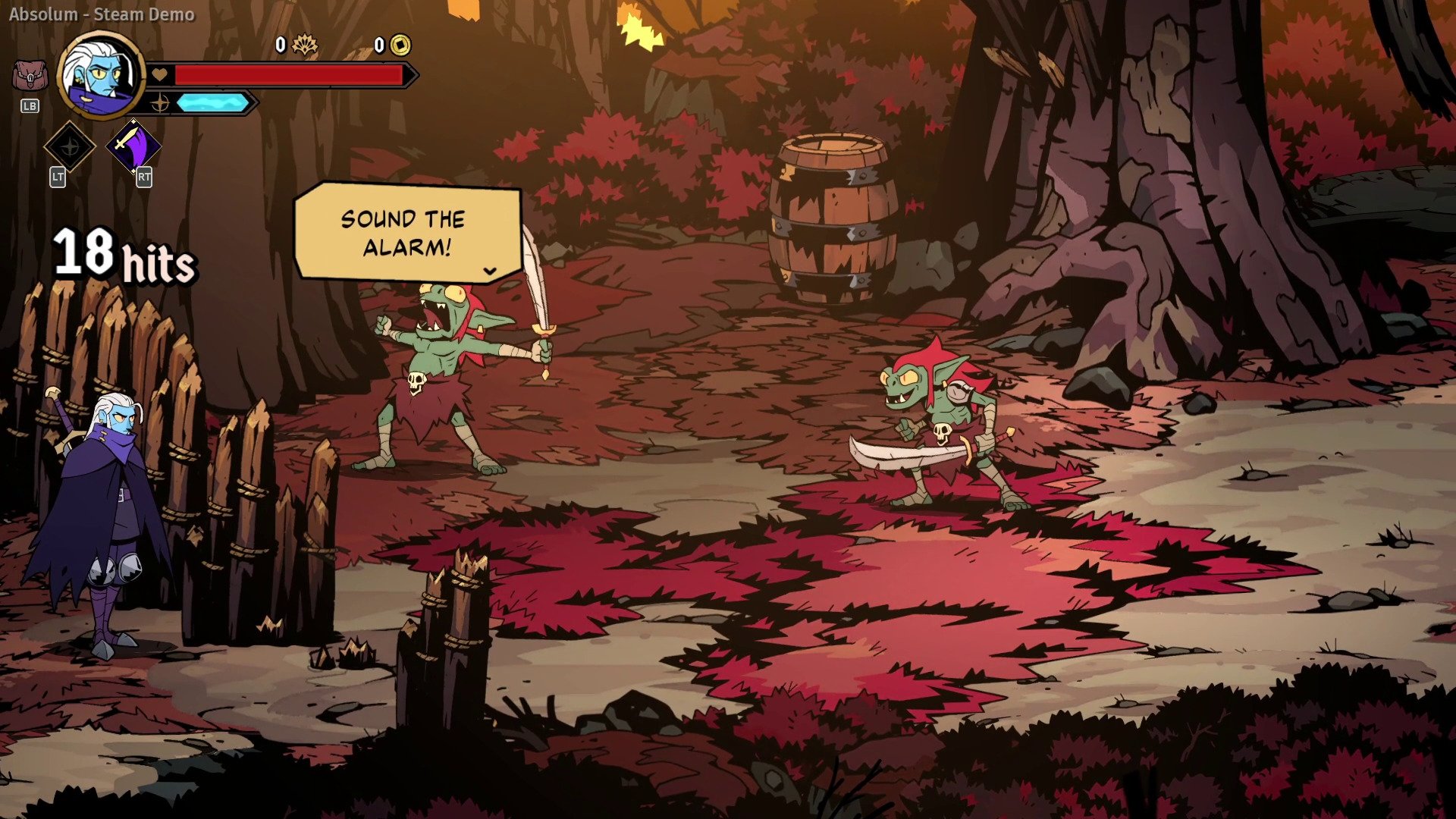This screenshot has width=1456, height=819.
Task: Open the leather satchel inventory icon
Action: tap(30, 77)
